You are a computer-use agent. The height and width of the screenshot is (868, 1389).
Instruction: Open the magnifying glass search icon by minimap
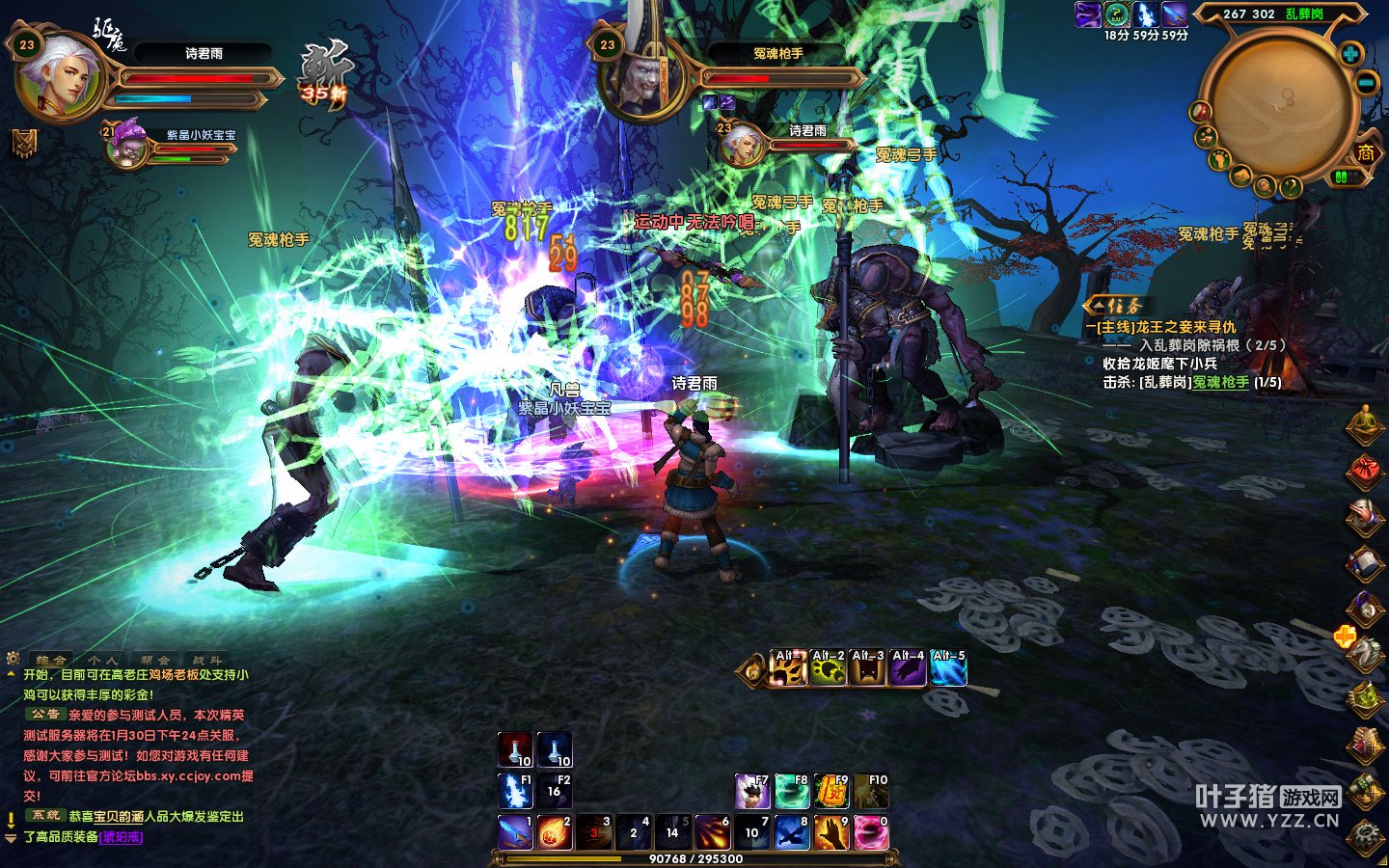(x=1264, y=184)
